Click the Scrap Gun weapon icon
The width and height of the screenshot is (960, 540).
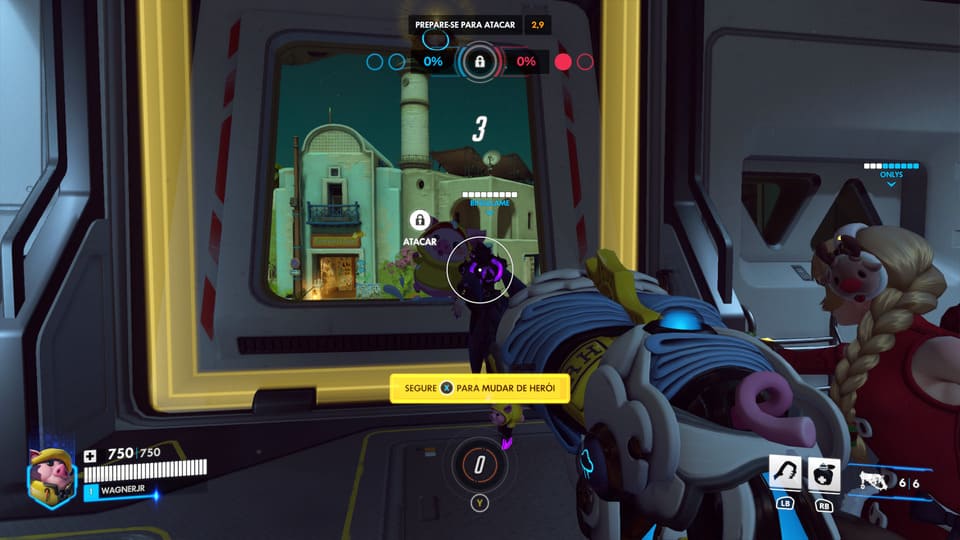[x=875, y=481]
